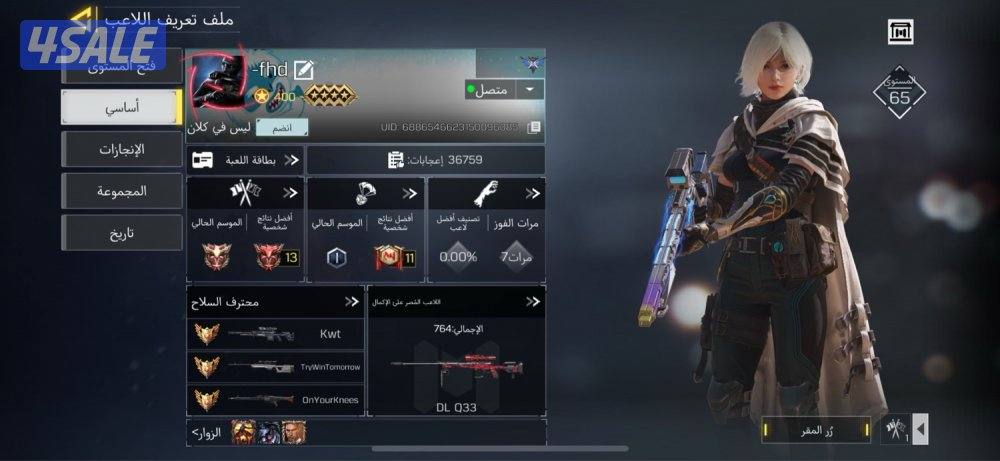Click the انضم join clan button
Image resolution: width=1000 pixels, height=461 pixels.
[x=282, y=127]
